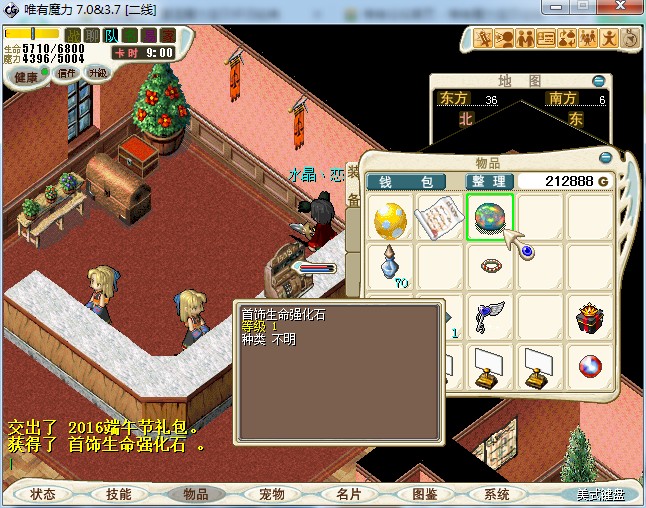This screenshot has width=646, height=508.
Task: Open the 名片 name card menu
Action: click(348, 494)
